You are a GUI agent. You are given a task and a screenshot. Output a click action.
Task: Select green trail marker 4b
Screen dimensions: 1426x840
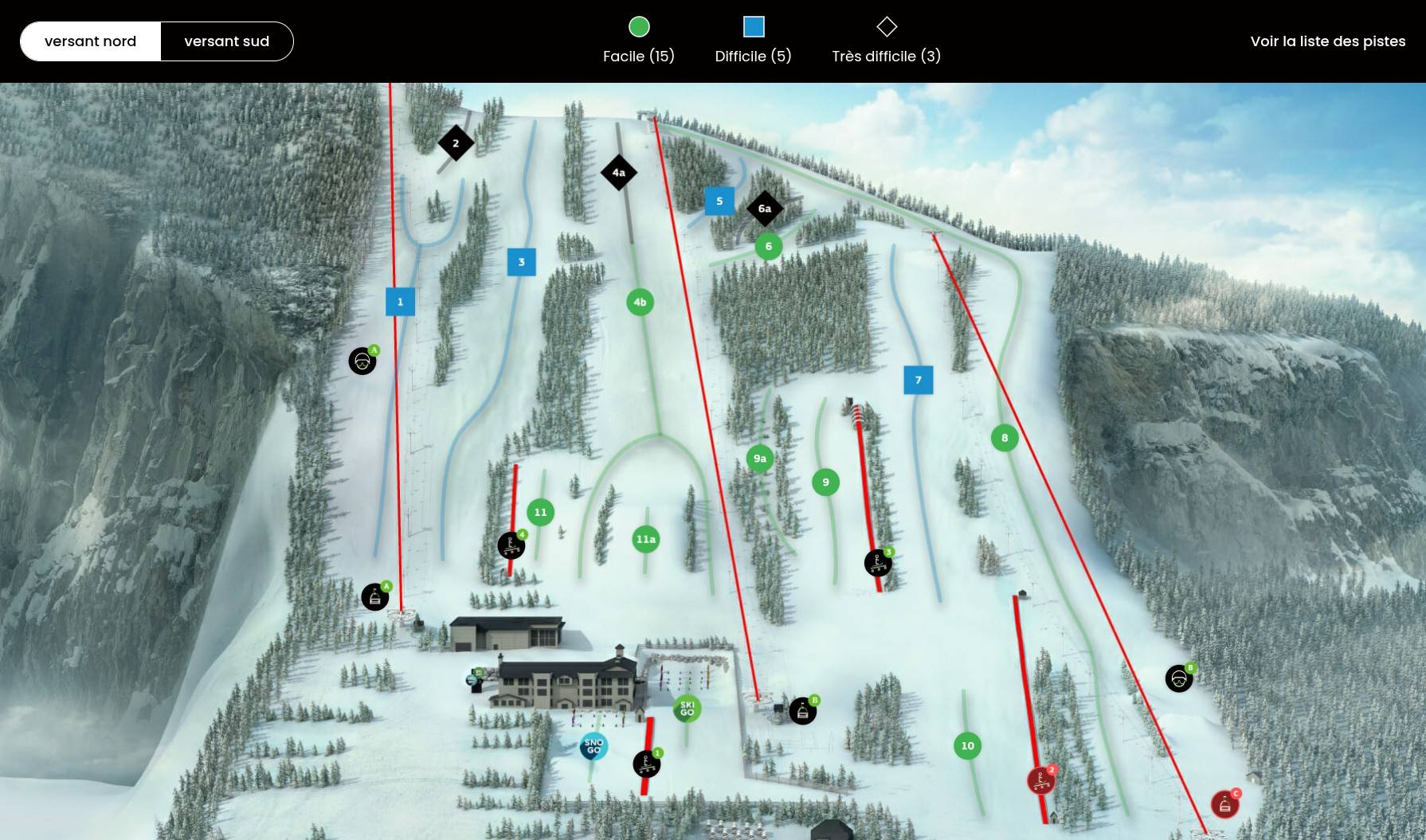(640, 302)
